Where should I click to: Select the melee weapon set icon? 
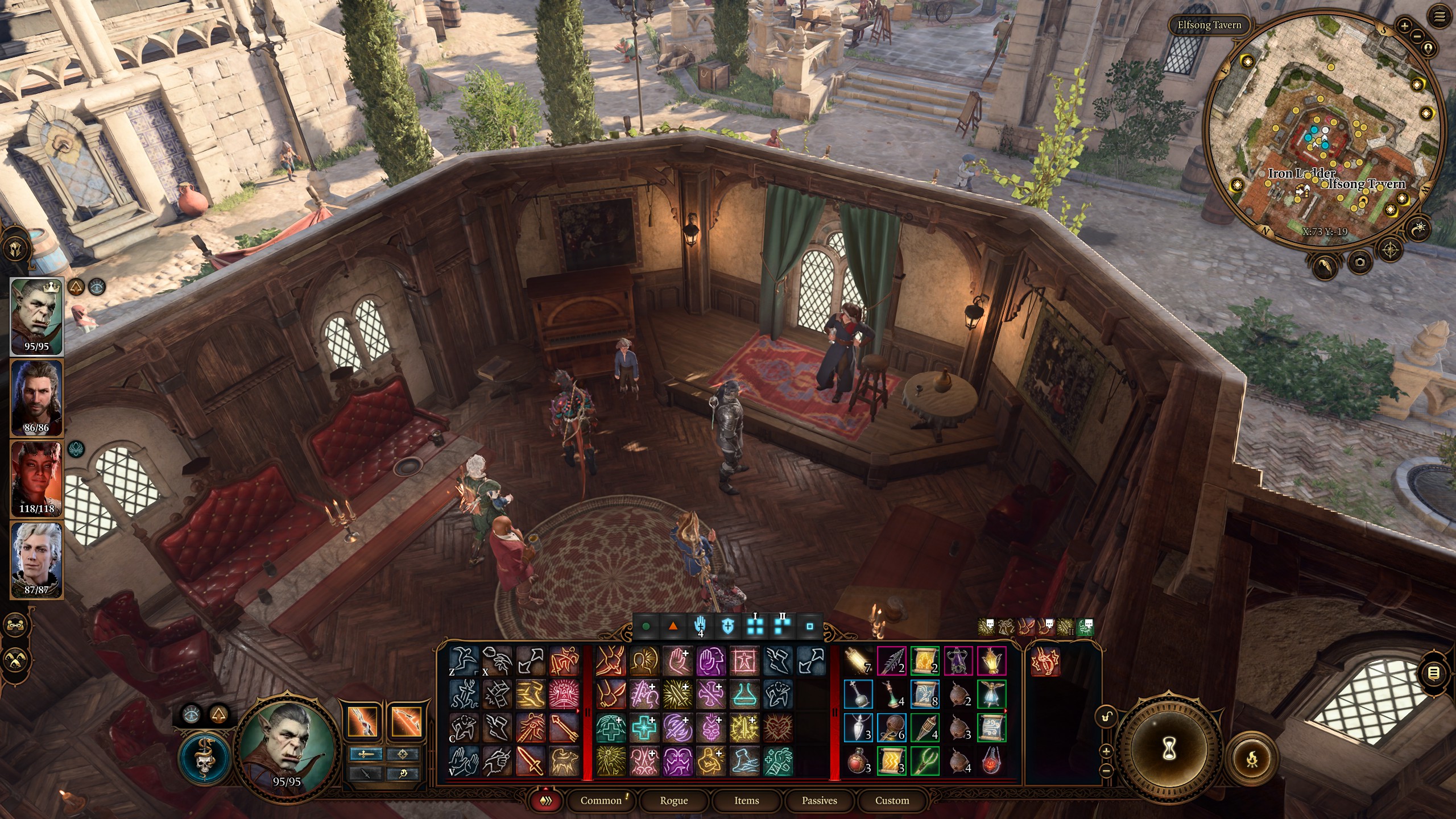pyautogui.click(x=366, y=755)
